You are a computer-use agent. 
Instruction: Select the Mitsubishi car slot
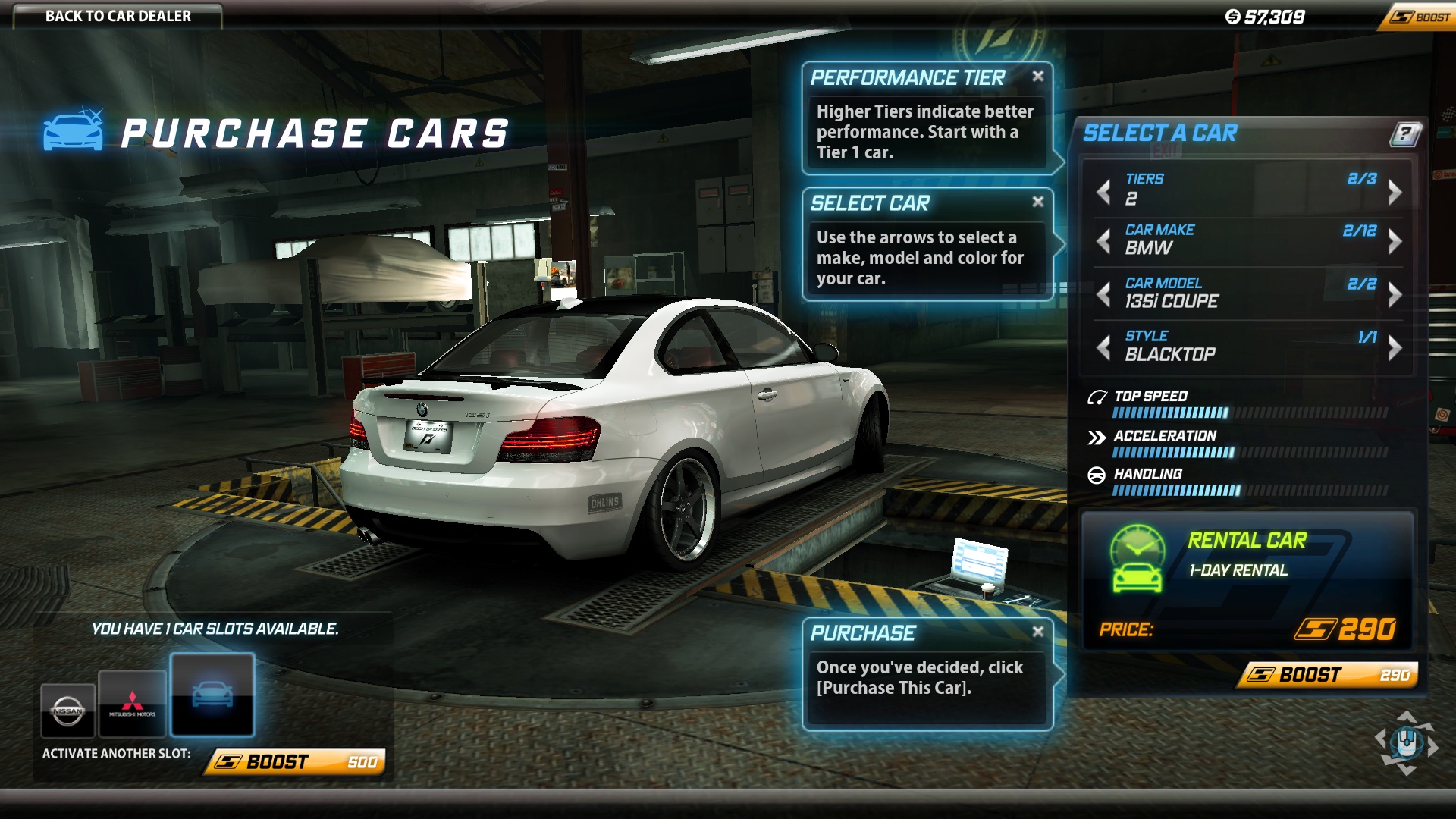tap(132, 704)
